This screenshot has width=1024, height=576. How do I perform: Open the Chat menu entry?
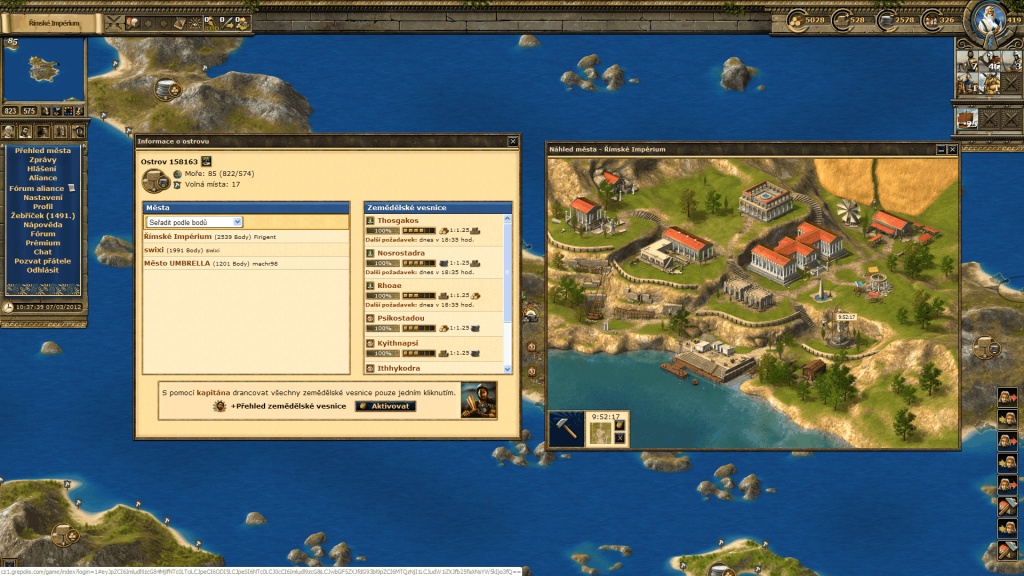[42, 252]
